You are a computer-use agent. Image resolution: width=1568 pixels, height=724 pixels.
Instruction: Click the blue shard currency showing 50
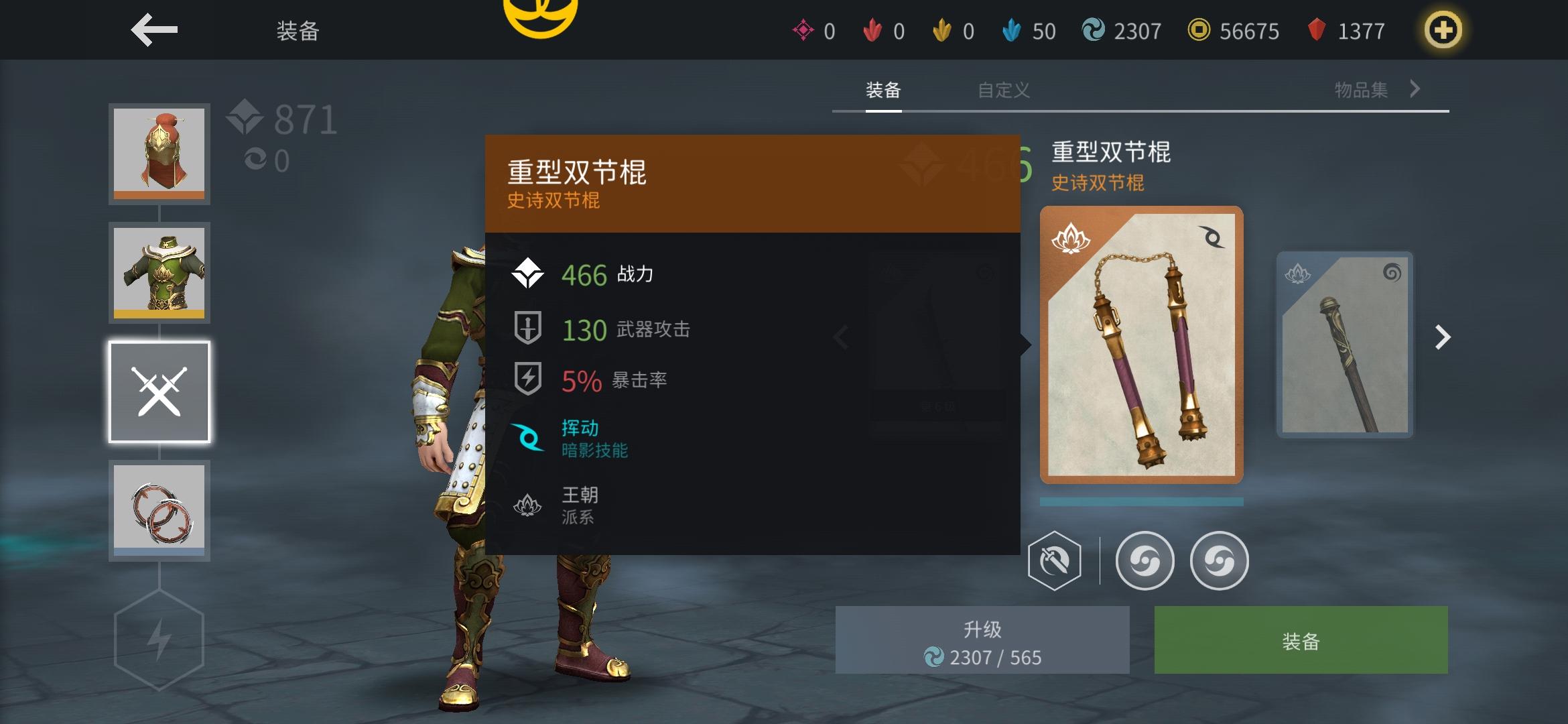coord(1032,31)
